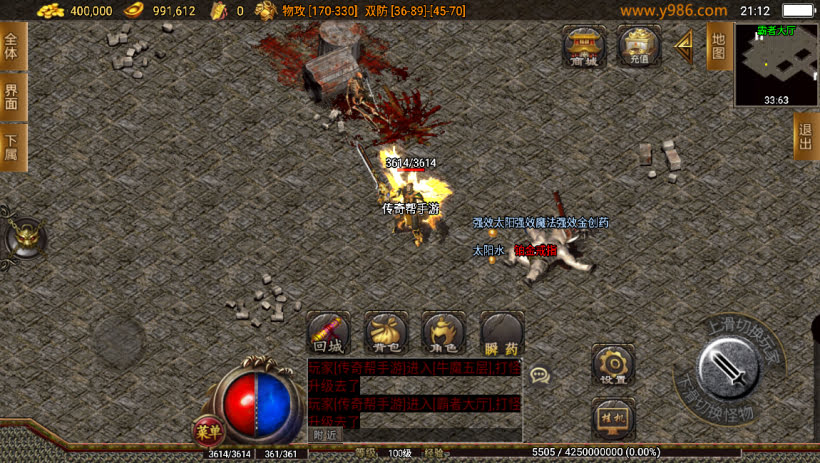This screenshot has height=463, width=820.
Task: Use the 回城 return-to-town scroll
Action: 328,332
